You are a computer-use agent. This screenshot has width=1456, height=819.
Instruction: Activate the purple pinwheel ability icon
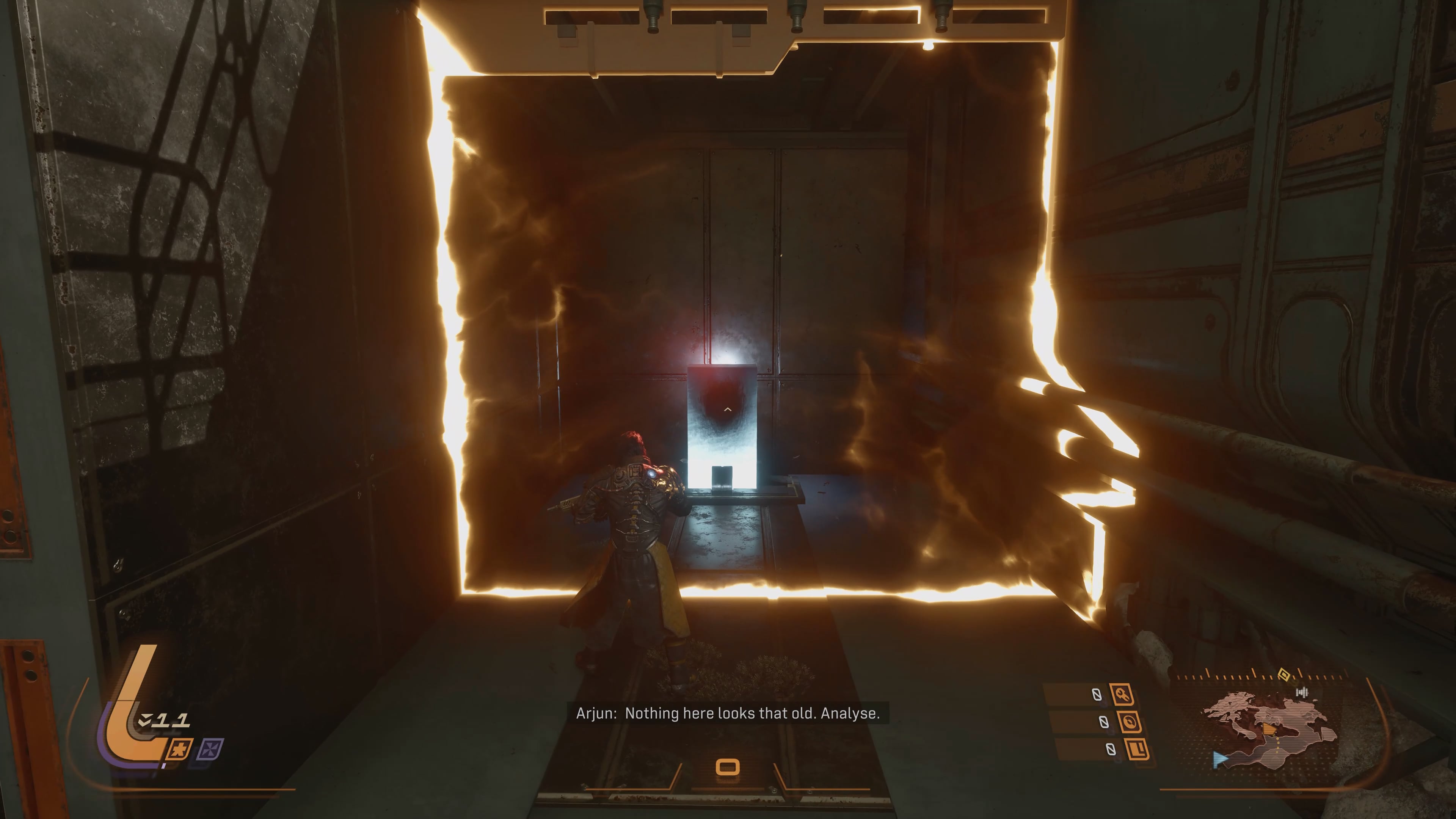point(210,750)
